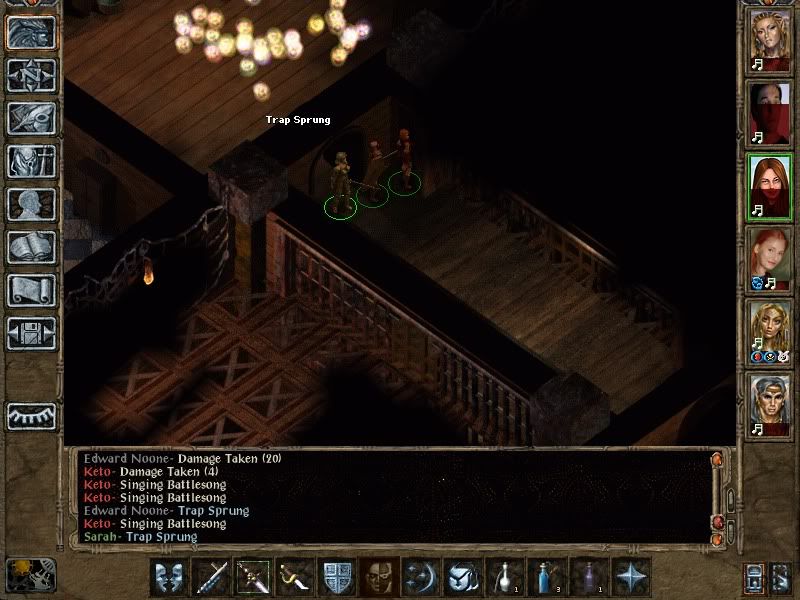Click the rest party closed-eye button
Viewport: 800px width, 600px height.
point(31,416)
